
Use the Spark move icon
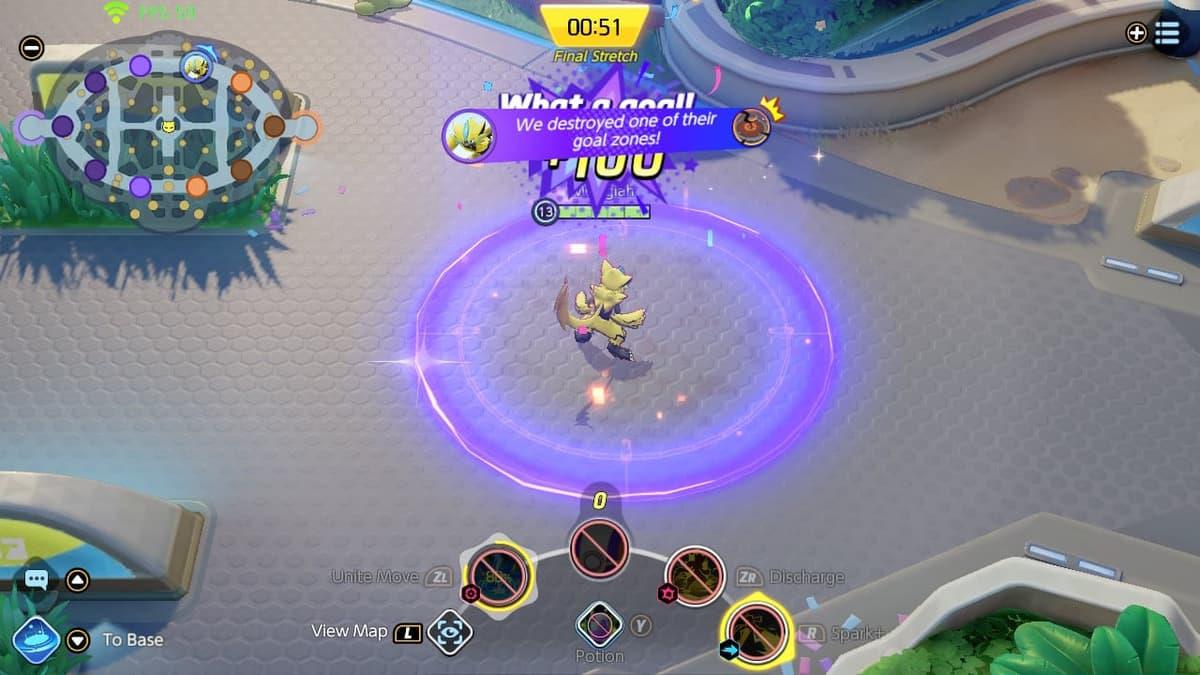pyautogui.click(x=755, y=632)
